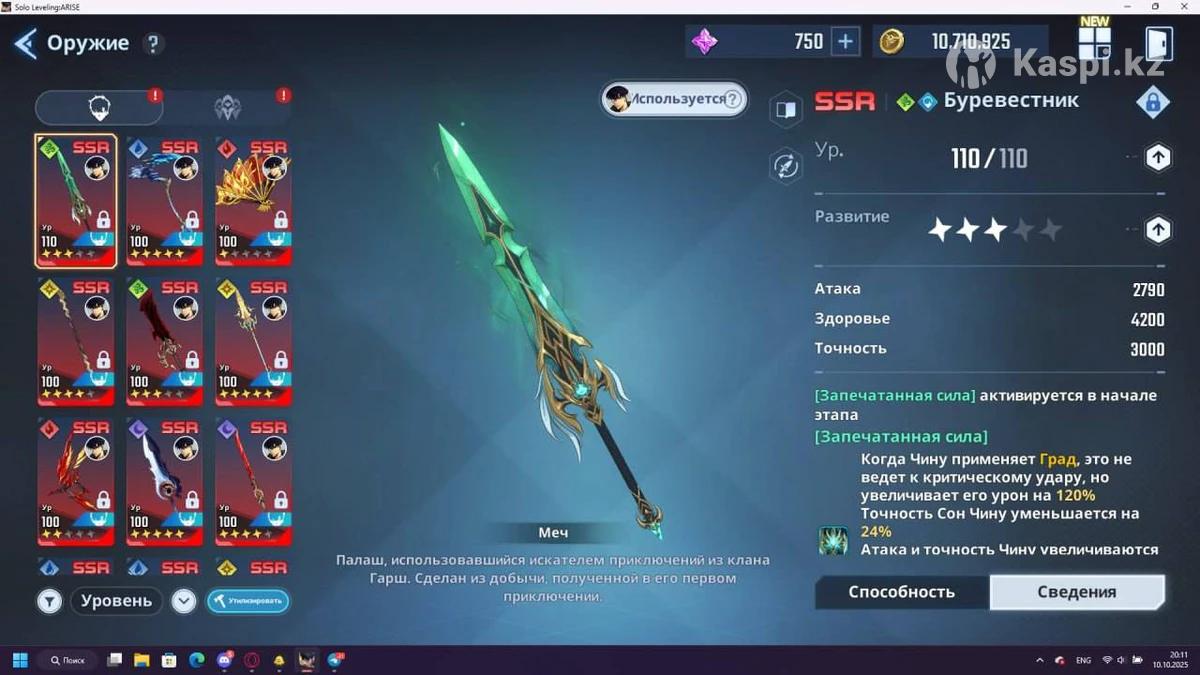Click the Утилизировать button
This screenshot has width=1200, height=675.
(x=248, y=601)
